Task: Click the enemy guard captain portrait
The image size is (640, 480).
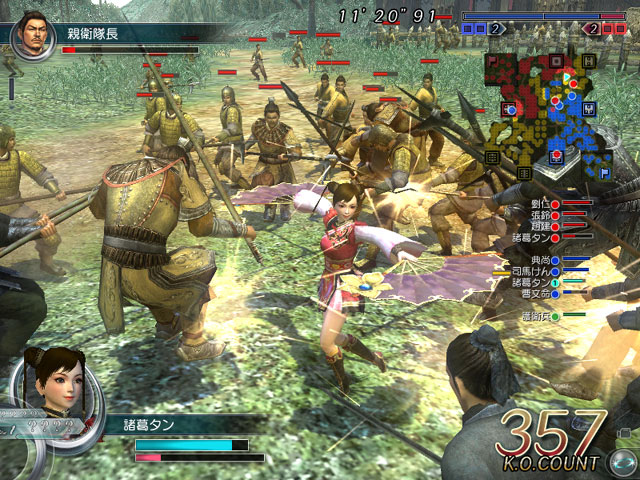Action: [x=32, y=35]
